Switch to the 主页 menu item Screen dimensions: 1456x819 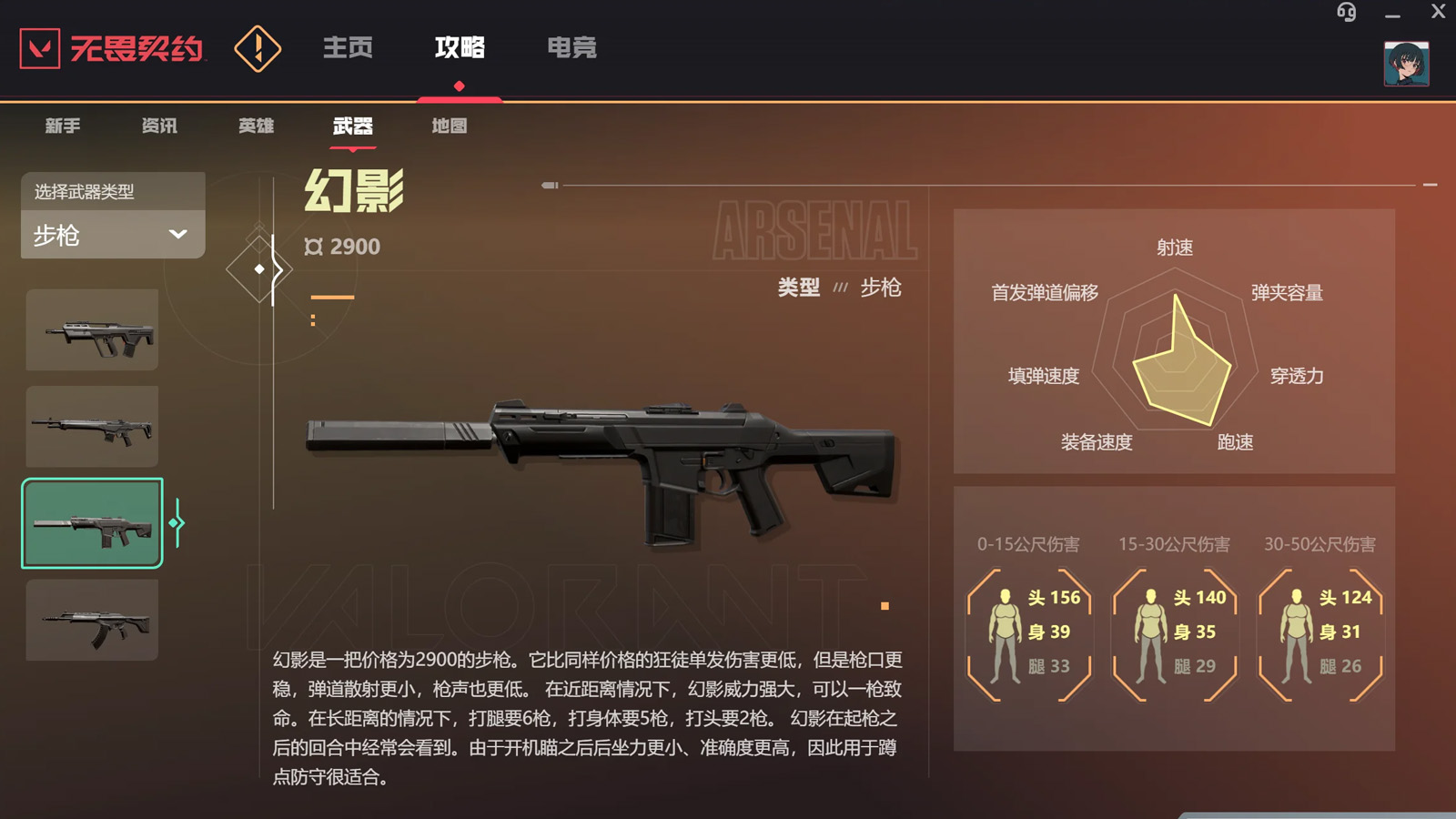(349, 49)
